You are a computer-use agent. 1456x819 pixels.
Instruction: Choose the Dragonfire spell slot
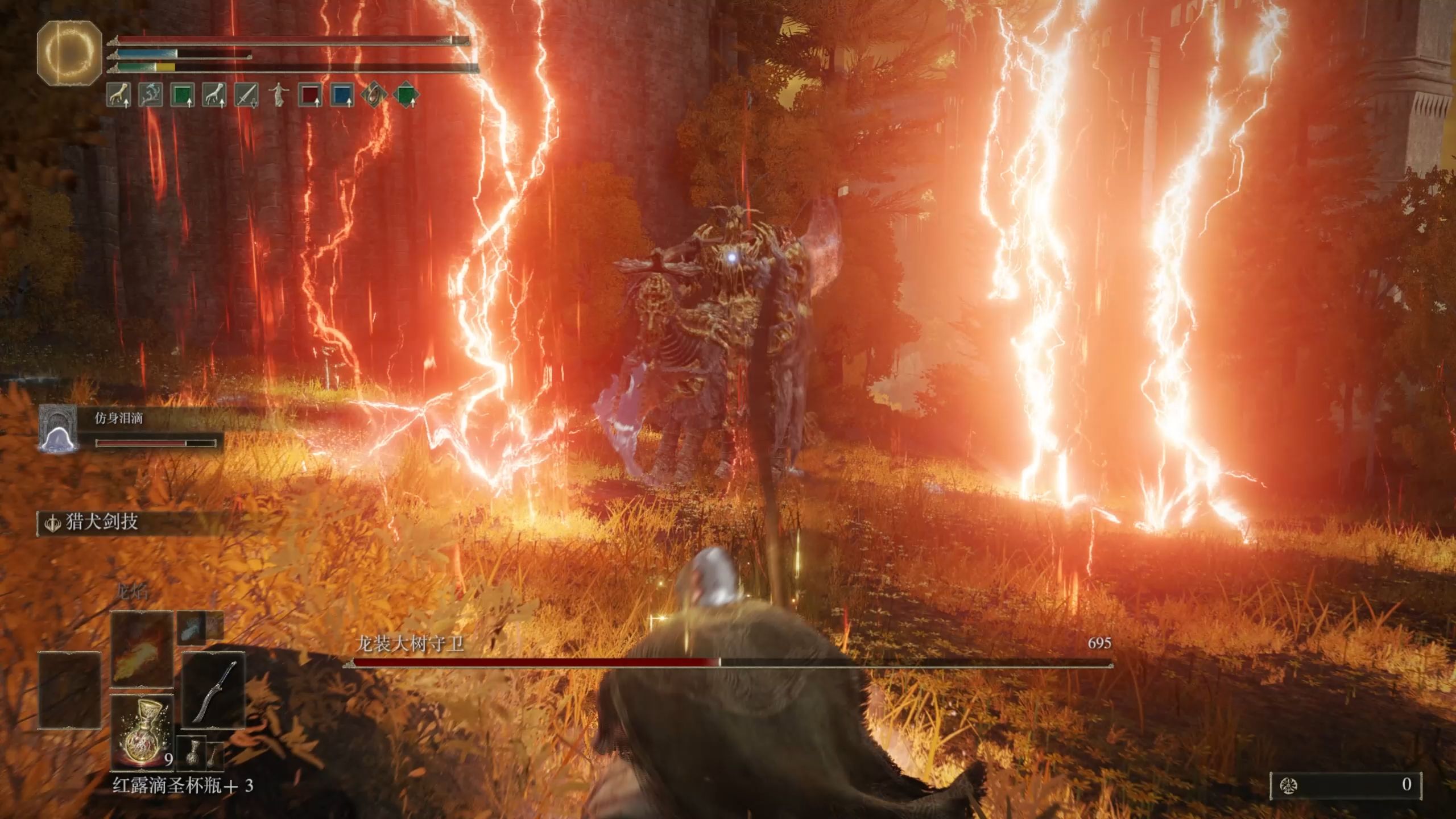[142, 648]
